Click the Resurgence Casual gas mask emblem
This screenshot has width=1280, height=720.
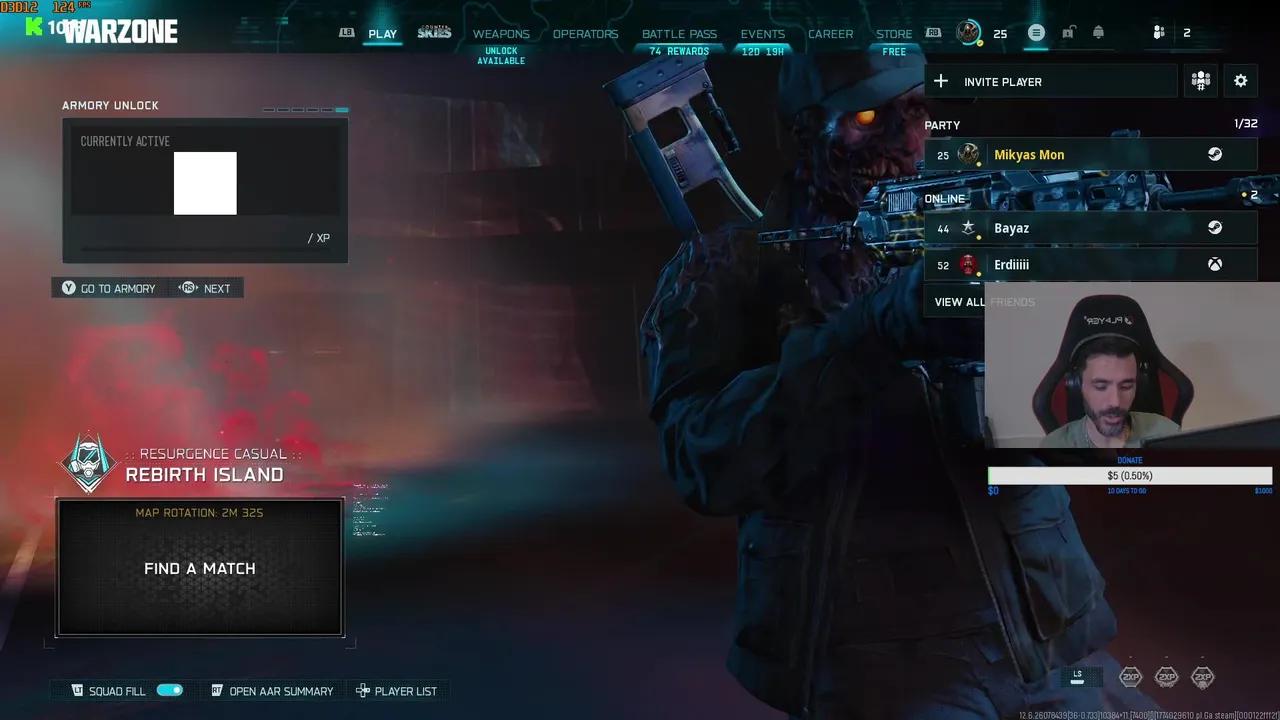click(88, 463)
